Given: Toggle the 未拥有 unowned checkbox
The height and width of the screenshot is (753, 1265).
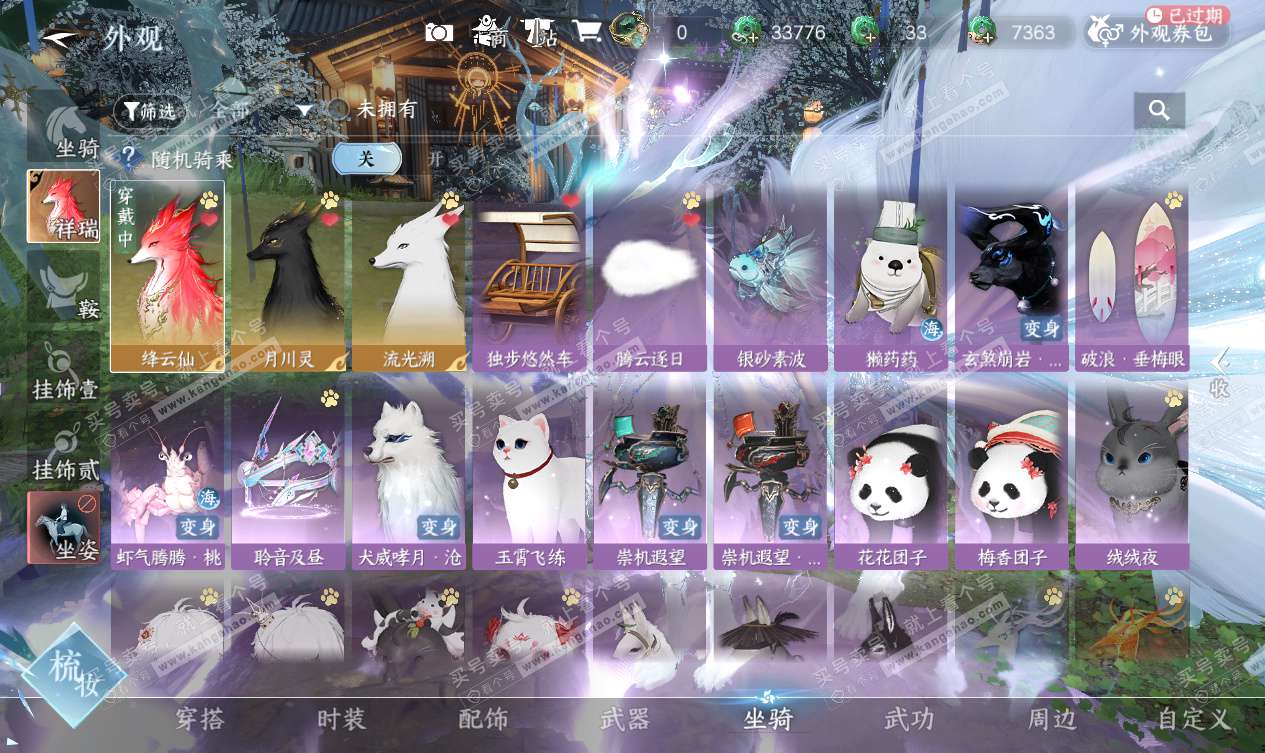Looking at the screenshot, I should tap(340, 110).
